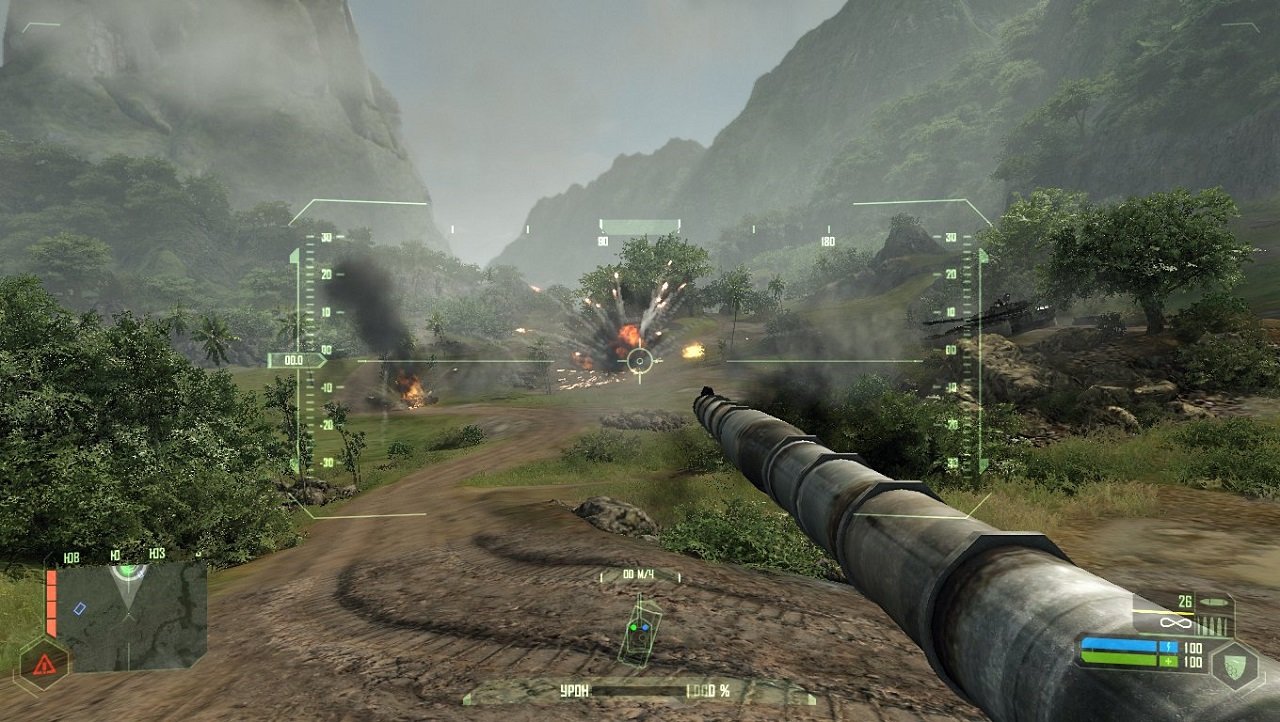The width and height of the screenshot is (1280, 722).
Task: Select the health cross icon
Action: coord(1169,661)
